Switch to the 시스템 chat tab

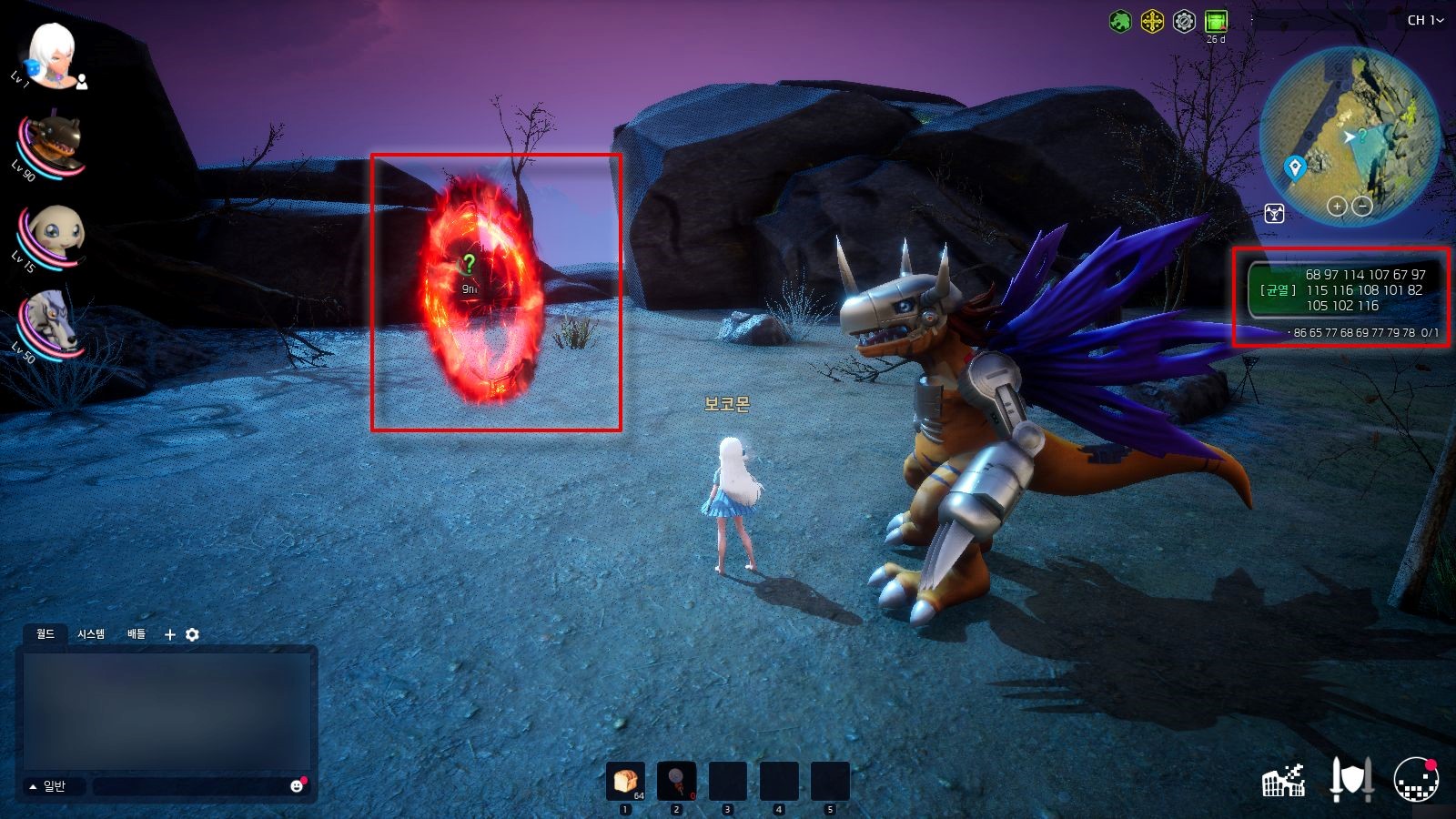(x=91, y=634)
